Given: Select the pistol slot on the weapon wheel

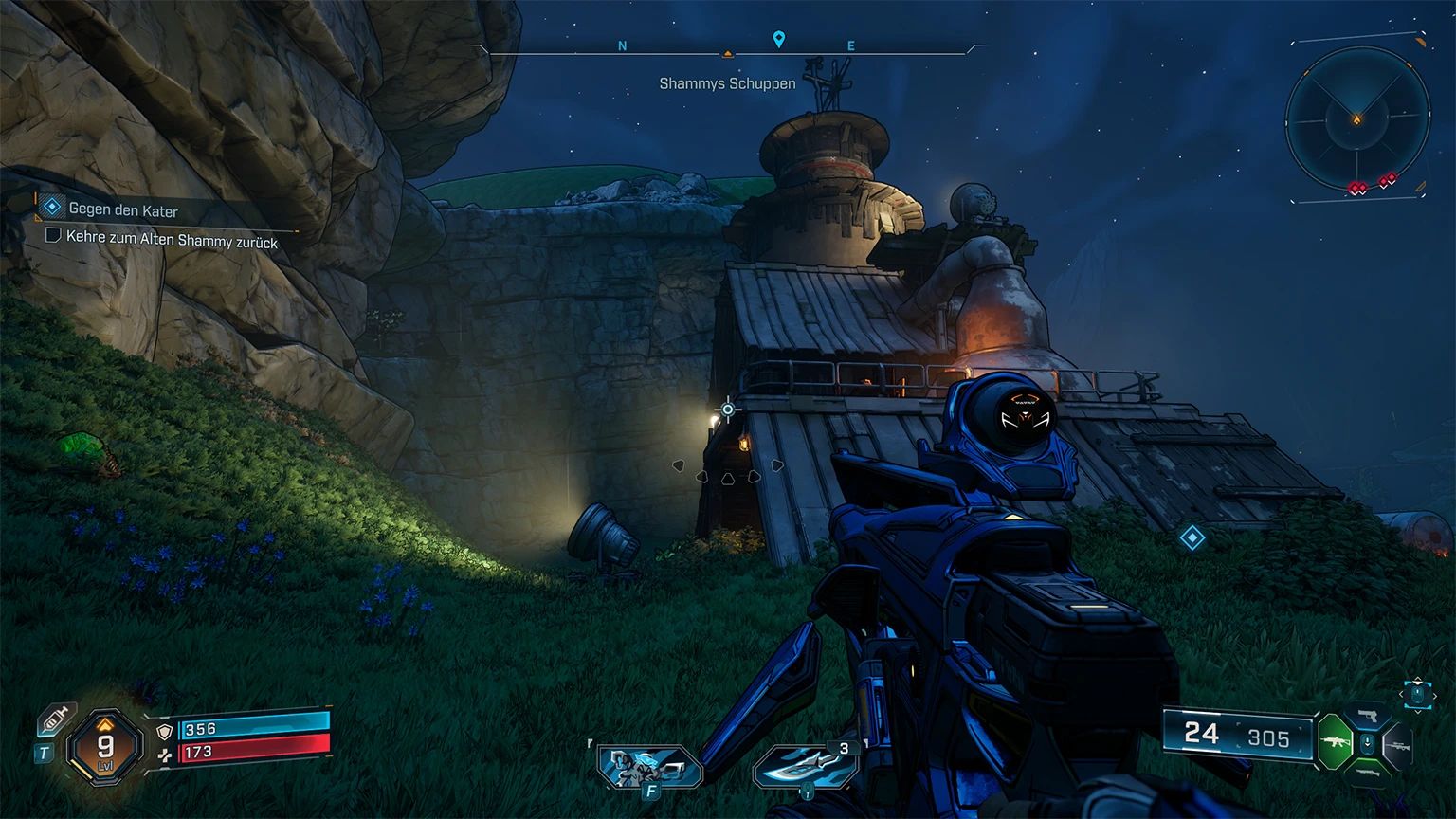Looking at the screenshot, I should click(x=1367, y=714).
